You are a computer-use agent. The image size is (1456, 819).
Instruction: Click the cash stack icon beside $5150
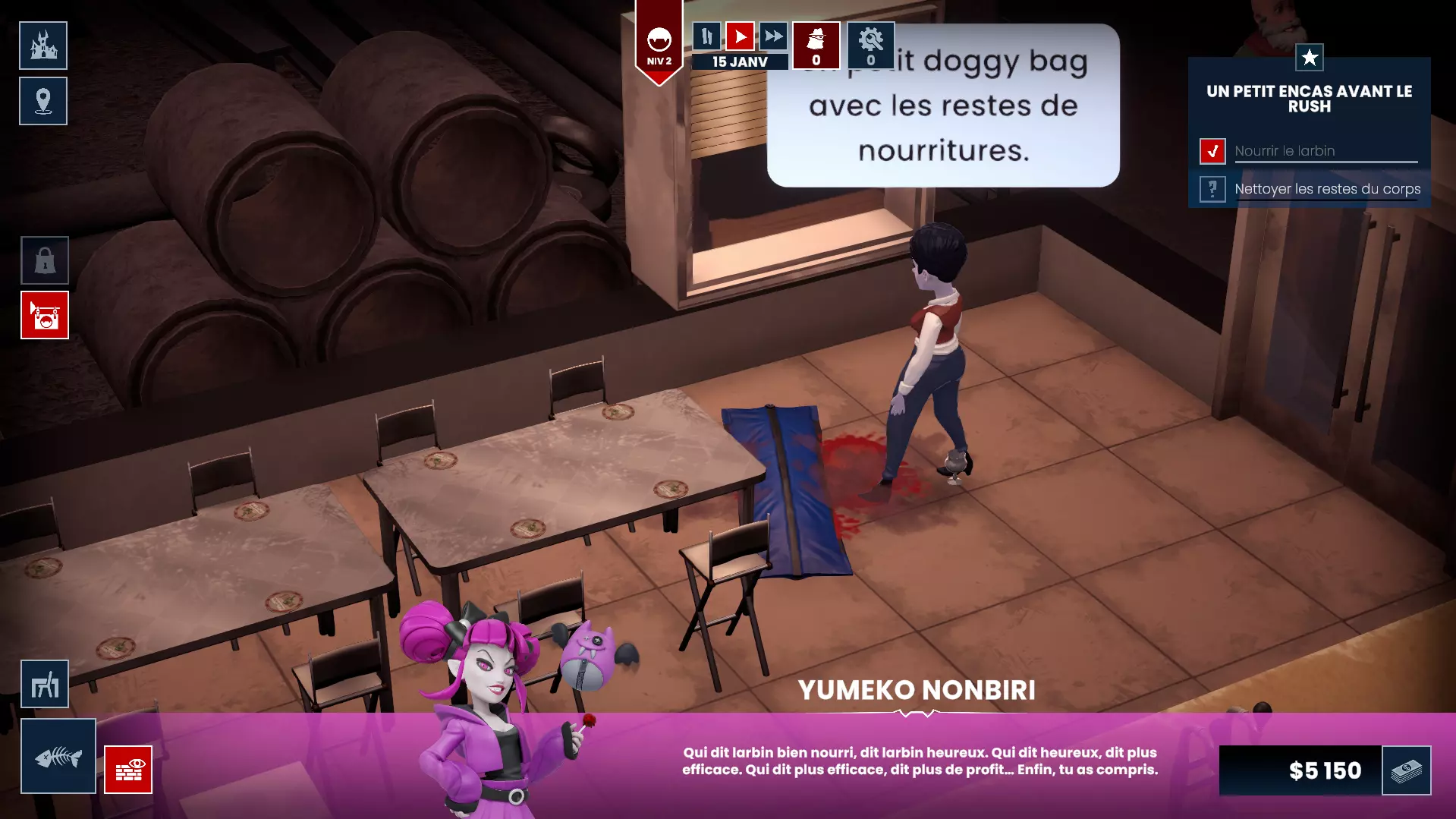coord(1405,771)
